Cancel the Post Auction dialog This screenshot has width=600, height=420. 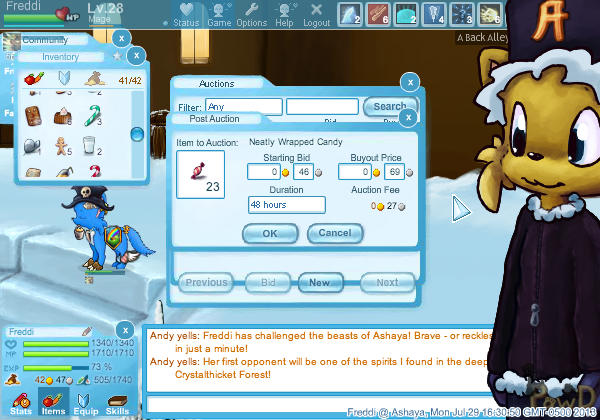tap(335, 233)
